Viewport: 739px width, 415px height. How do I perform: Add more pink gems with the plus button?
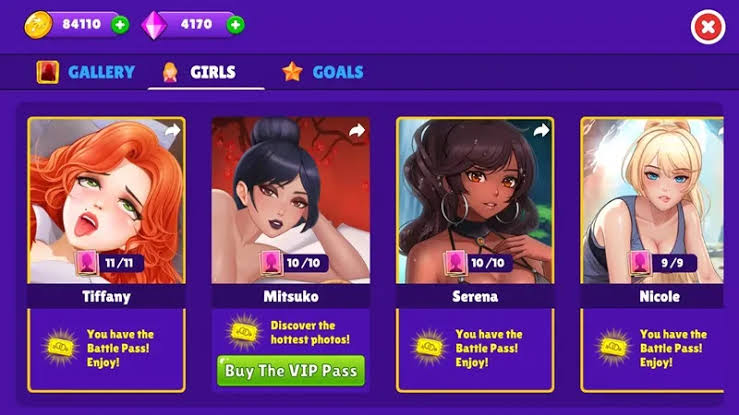[236, 24]
